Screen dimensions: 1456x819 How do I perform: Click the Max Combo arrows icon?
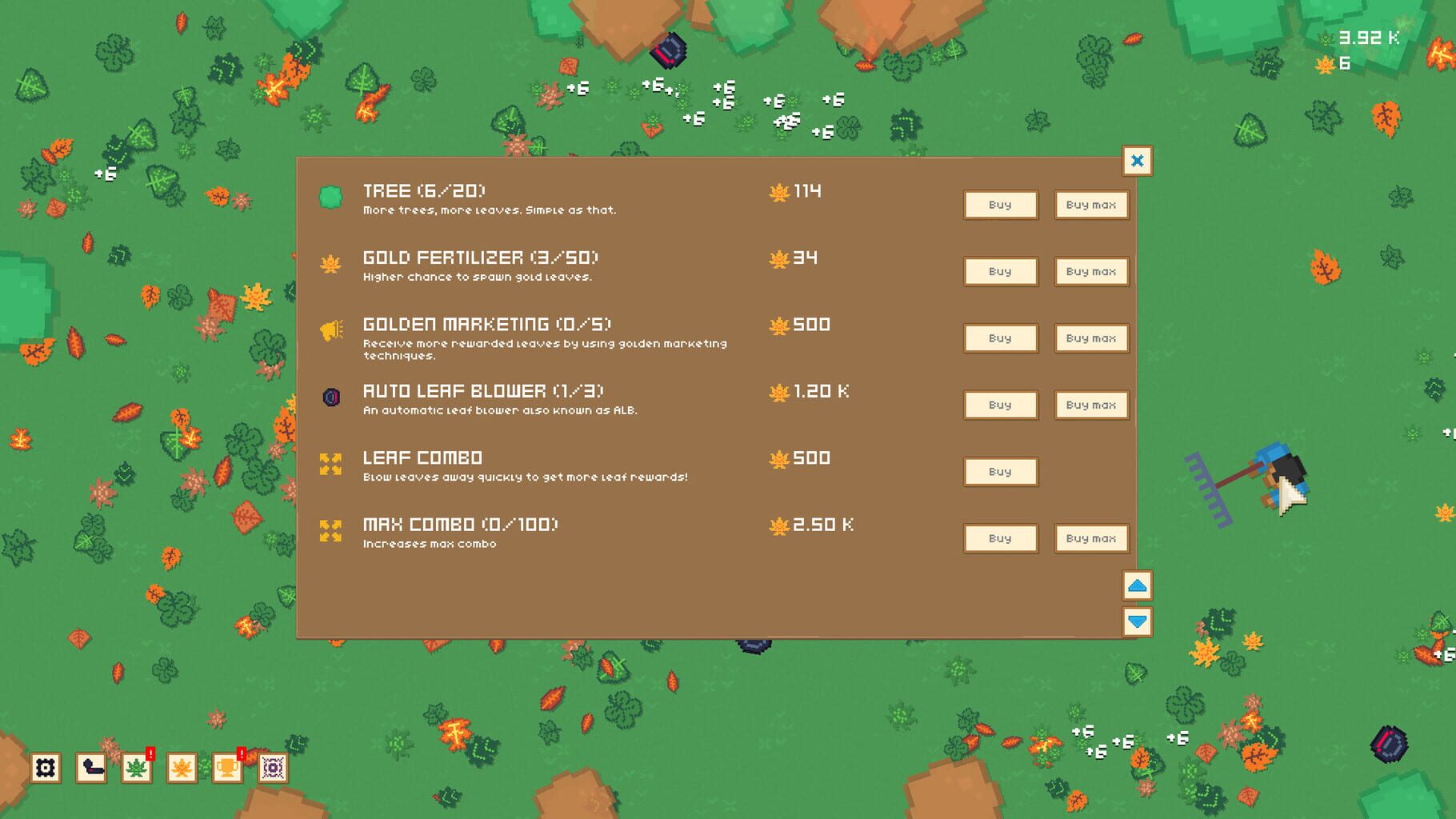(330, 529)
